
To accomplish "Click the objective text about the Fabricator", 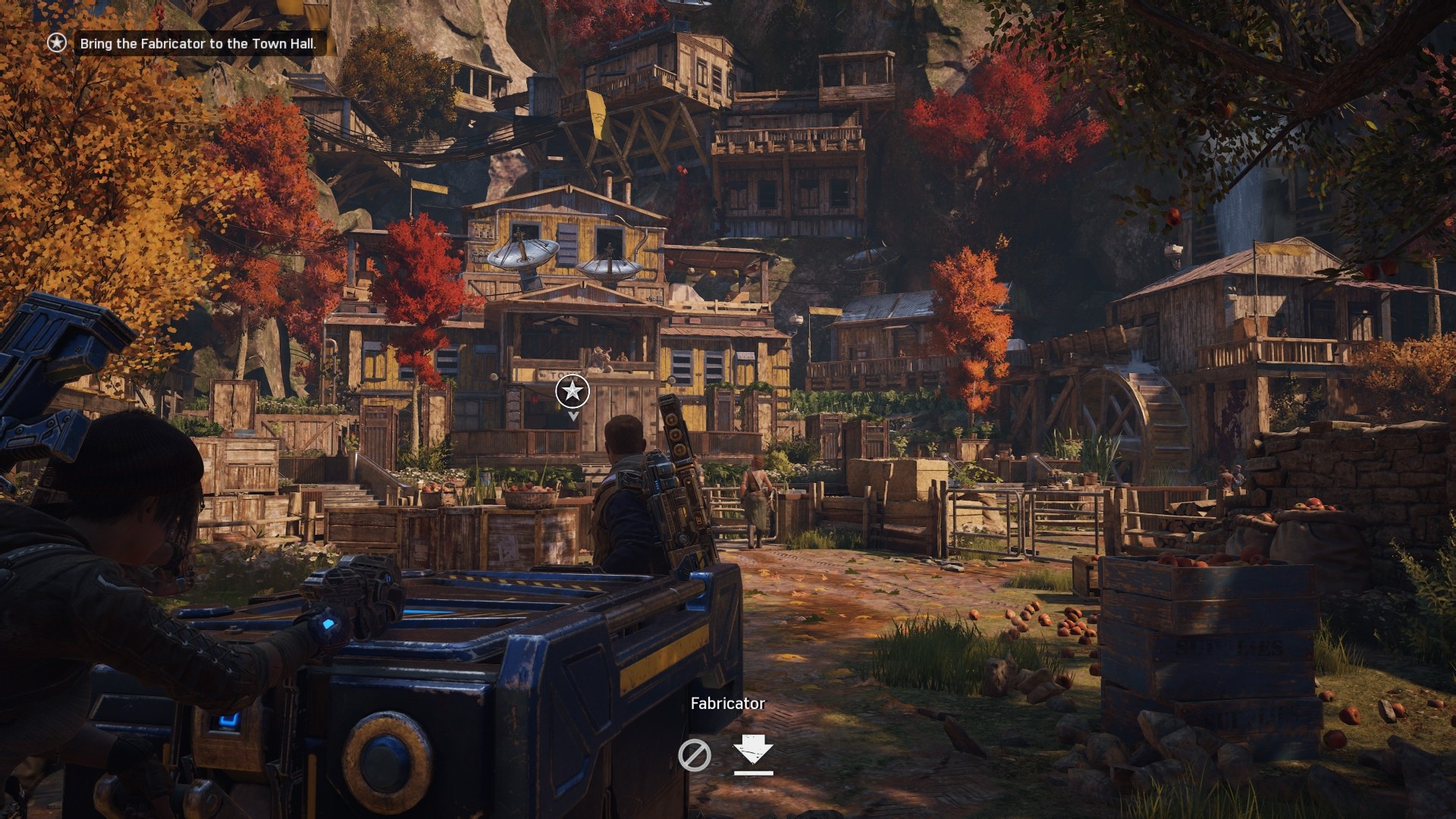I will tap(197, 44).
